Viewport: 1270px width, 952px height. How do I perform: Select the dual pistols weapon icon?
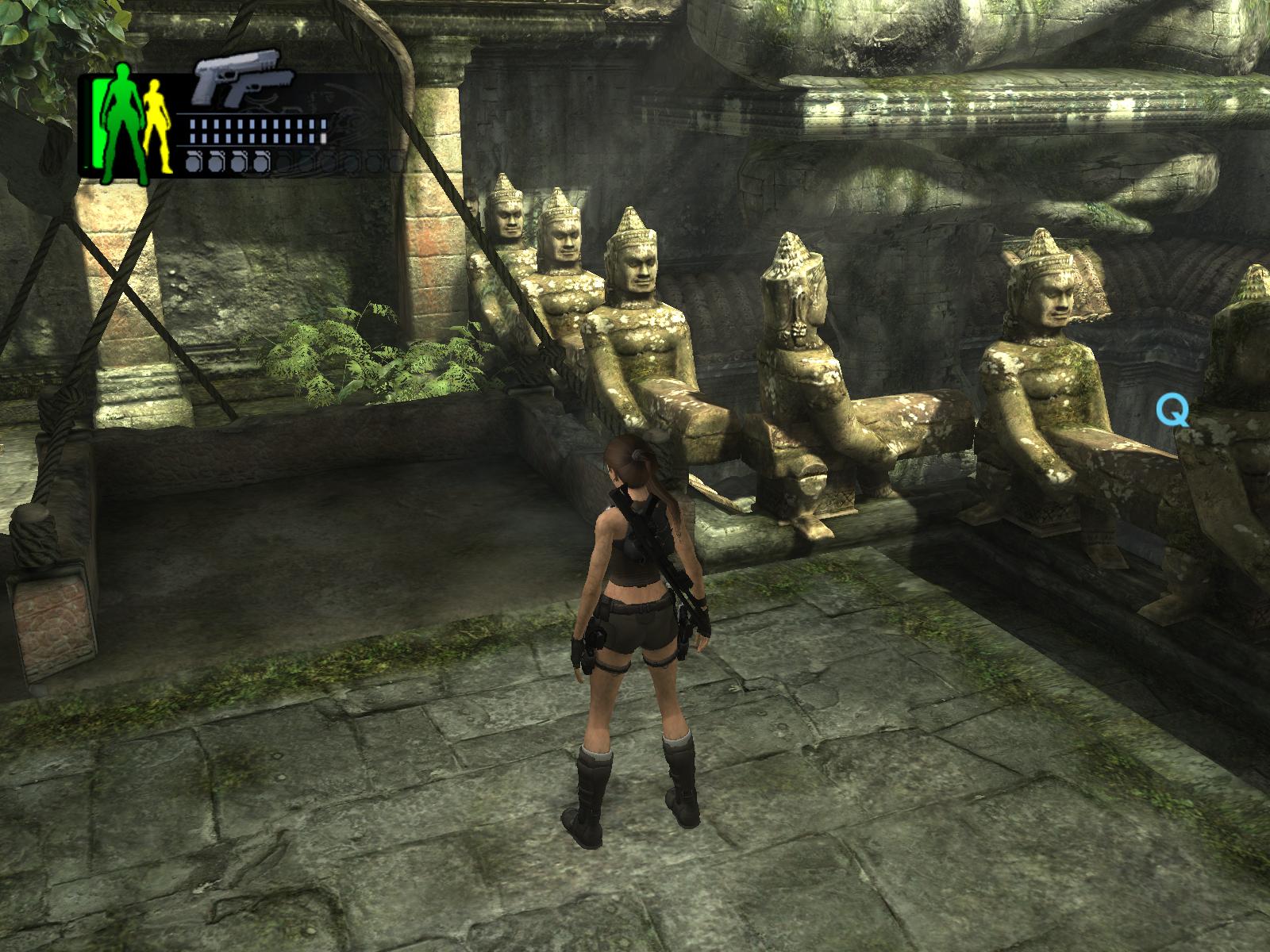244,79
